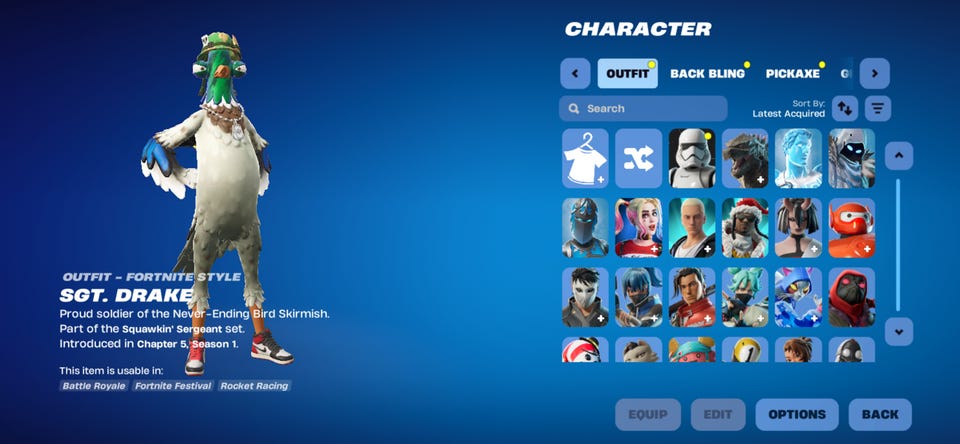Pick the red Baymax armor outfit
The height and width of the screenshot is (444, 960).
[851, 227]
